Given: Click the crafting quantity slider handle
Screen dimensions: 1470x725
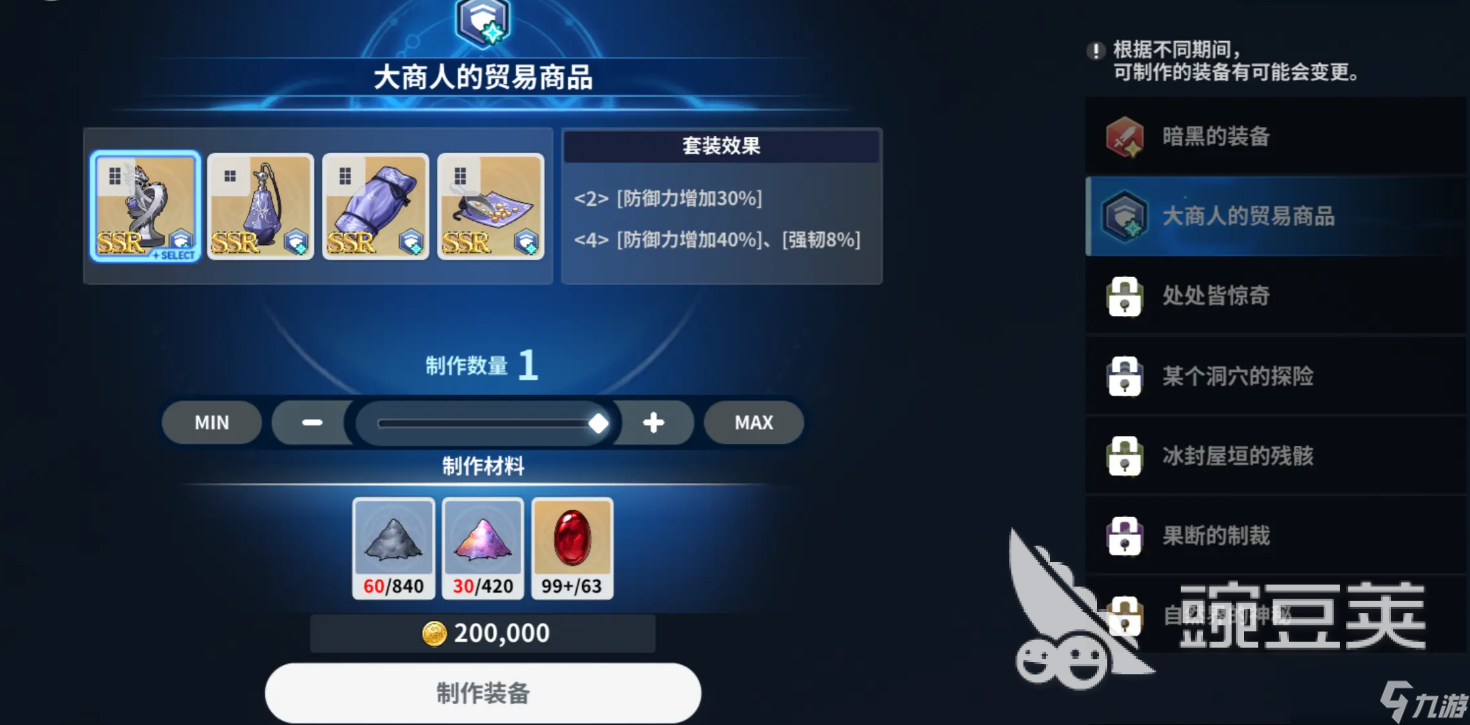Looking at the screenshot, I should pyautogui.click(x=600, y=422).
